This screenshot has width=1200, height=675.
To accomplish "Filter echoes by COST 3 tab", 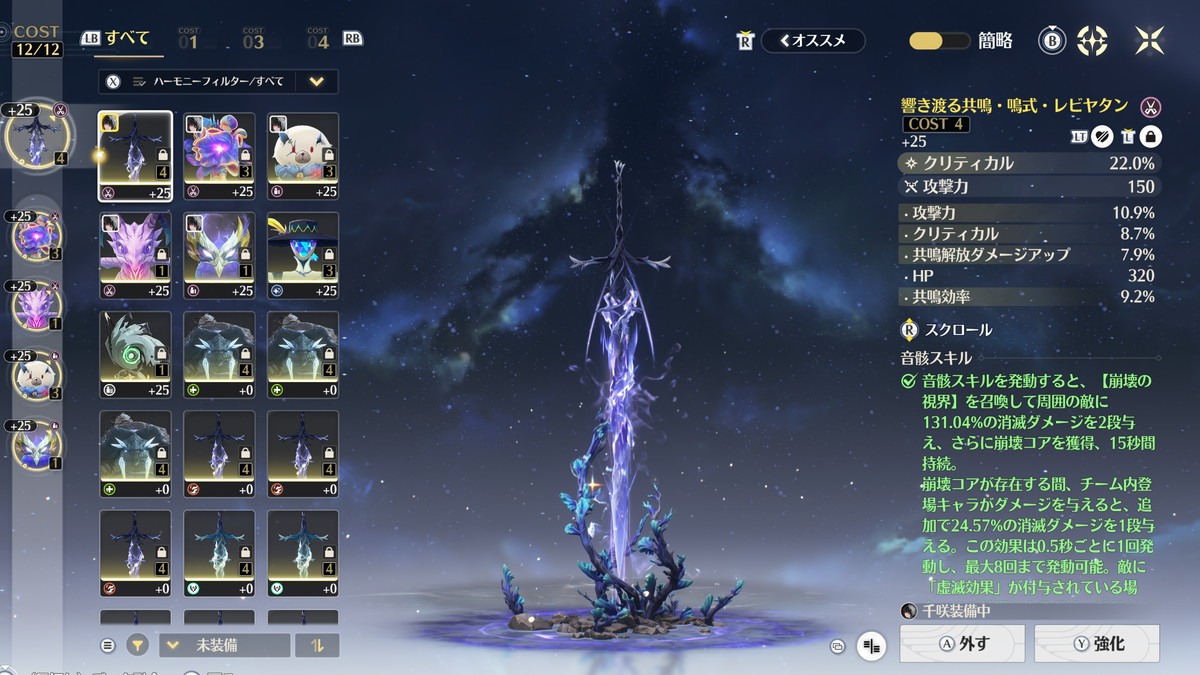I will (253, 40).
